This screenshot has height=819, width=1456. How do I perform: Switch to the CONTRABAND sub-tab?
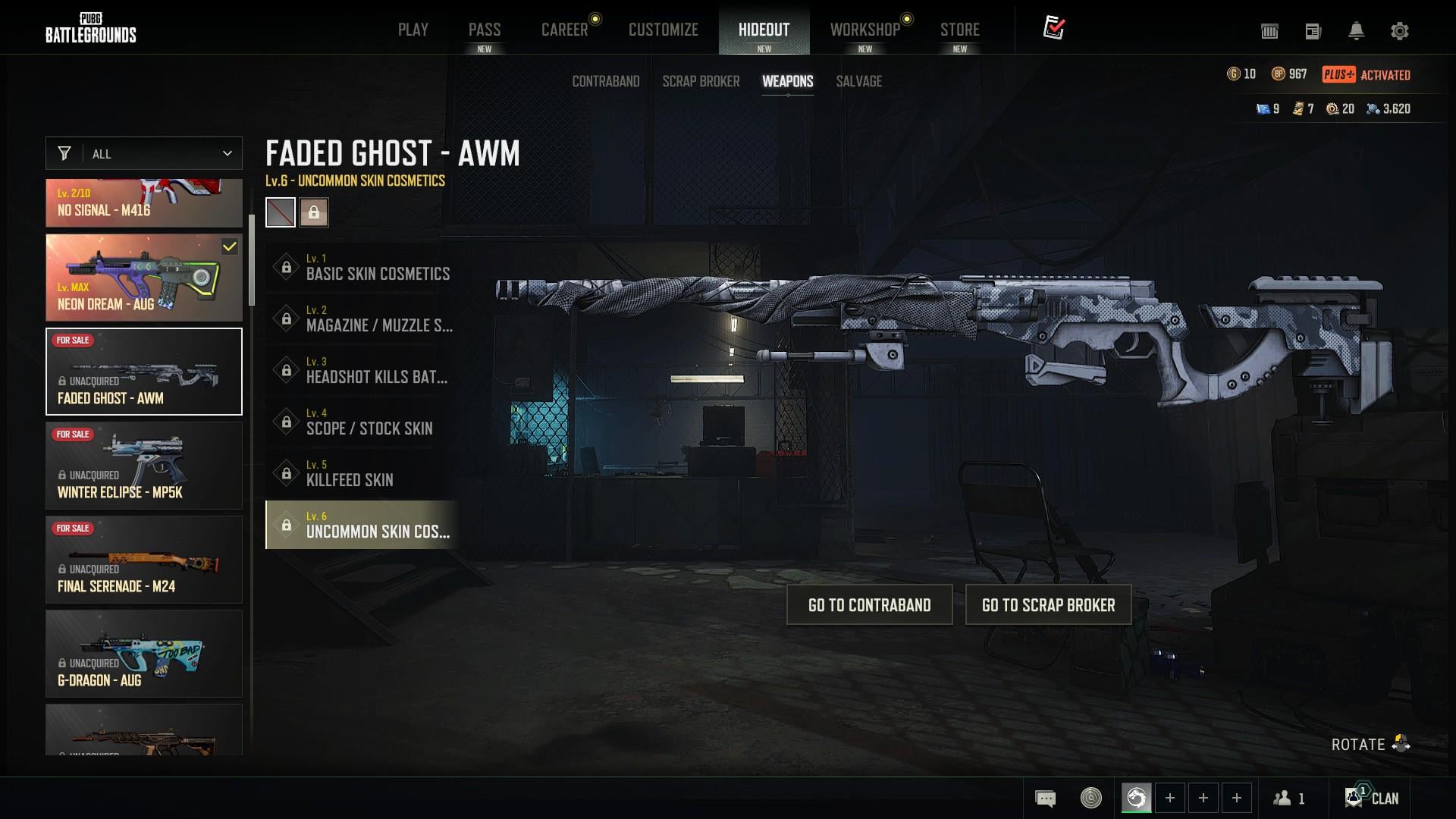[x=605, y=81]
